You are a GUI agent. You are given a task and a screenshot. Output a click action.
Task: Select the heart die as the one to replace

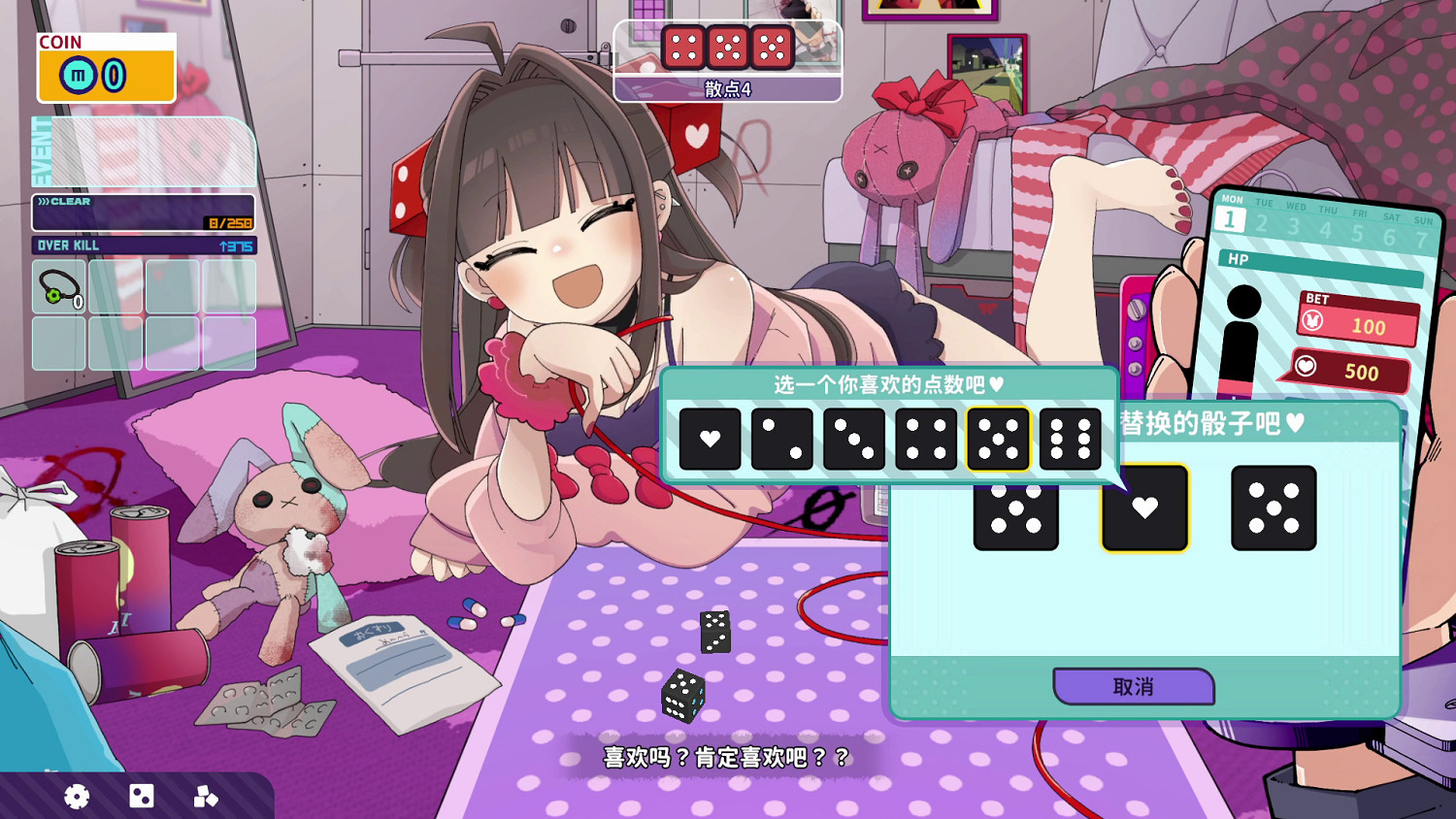pos(1145,508)
